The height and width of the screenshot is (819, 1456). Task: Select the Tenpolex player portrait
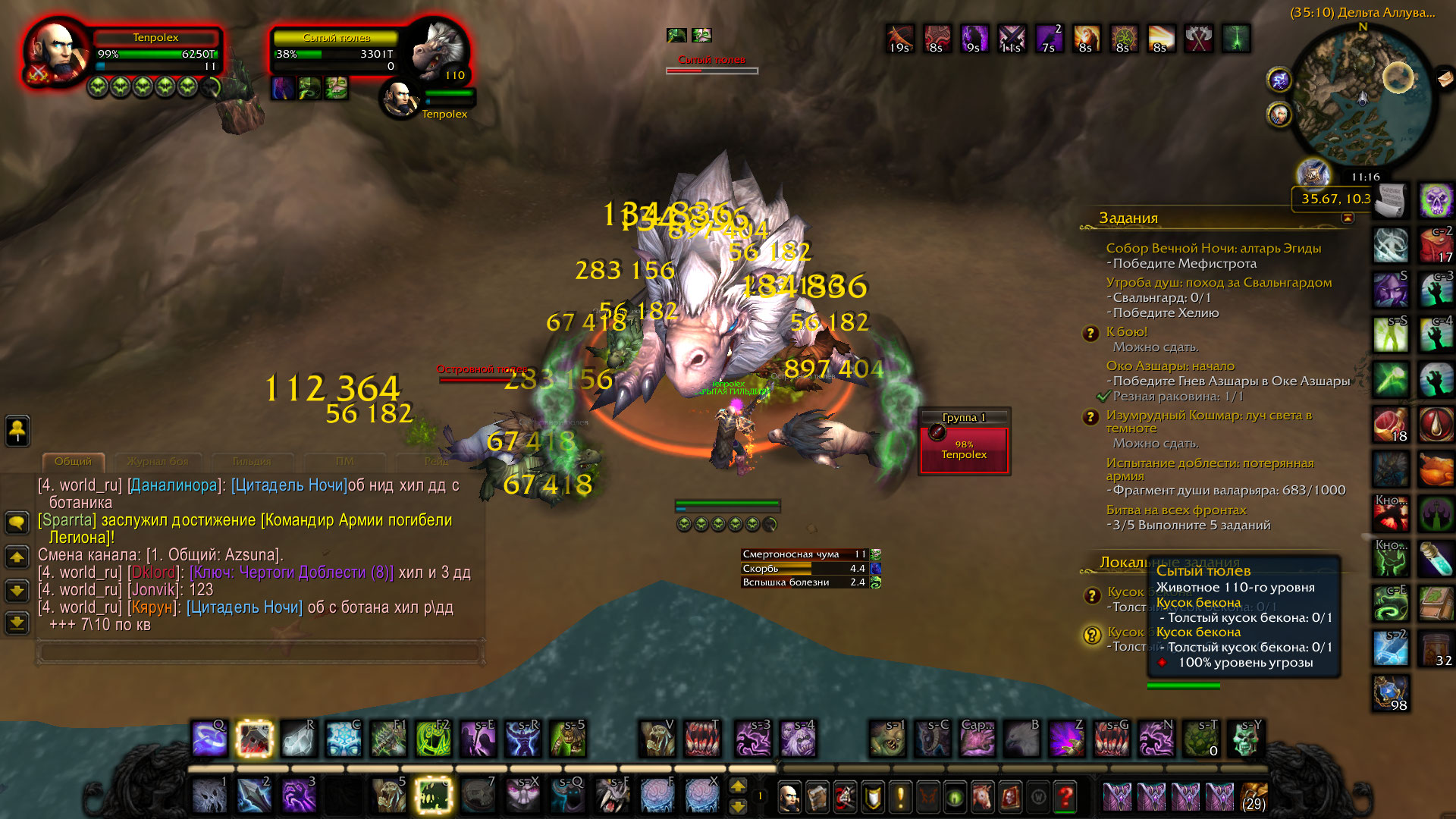coord(55,52)
